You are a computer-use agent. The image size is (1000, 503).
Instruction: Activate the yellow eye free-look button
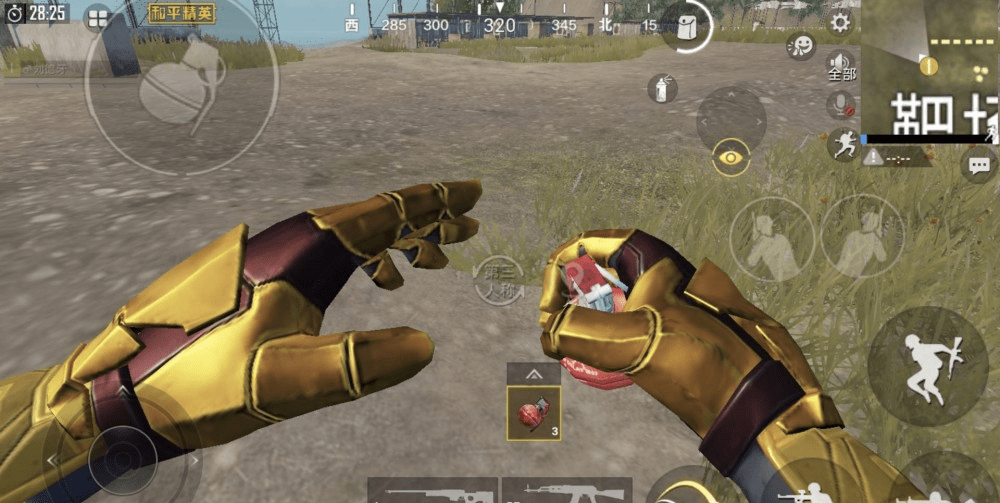click(731, 157)
